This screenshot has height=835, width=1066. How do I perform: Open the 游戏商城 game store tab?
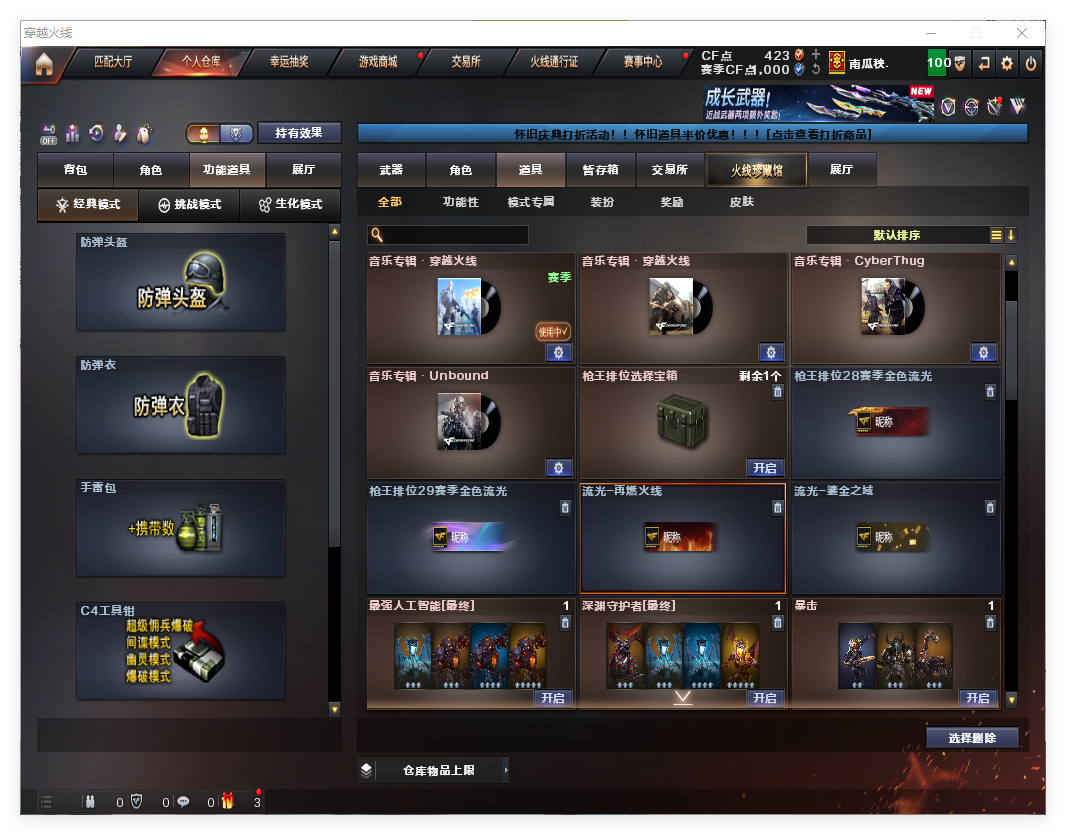click(x=378, y=62)
